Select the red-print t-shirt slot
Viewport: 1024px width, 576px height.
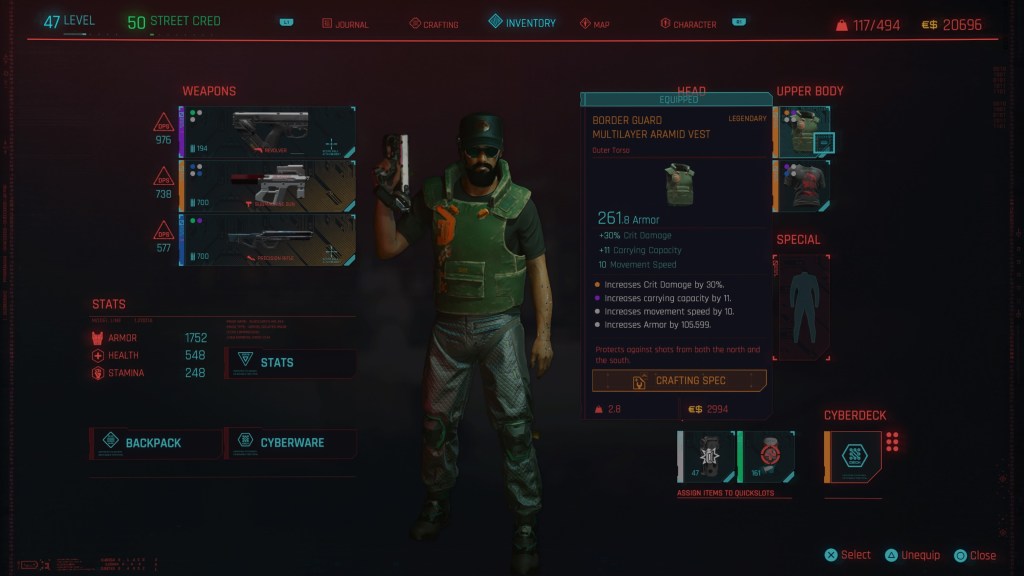(802, 186)
